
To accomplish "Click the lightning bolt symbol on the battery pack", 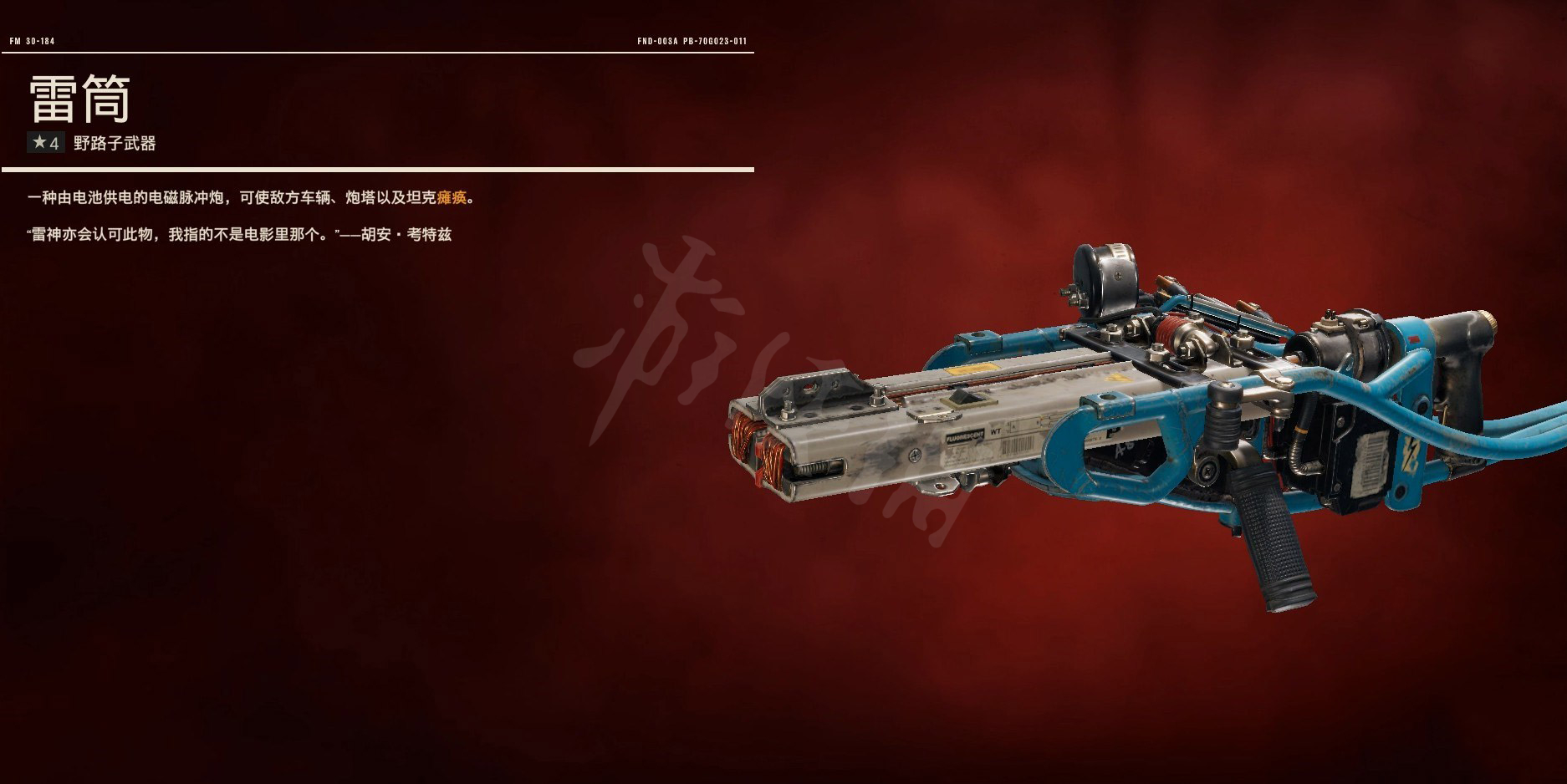I will (x=1408, y=456).
